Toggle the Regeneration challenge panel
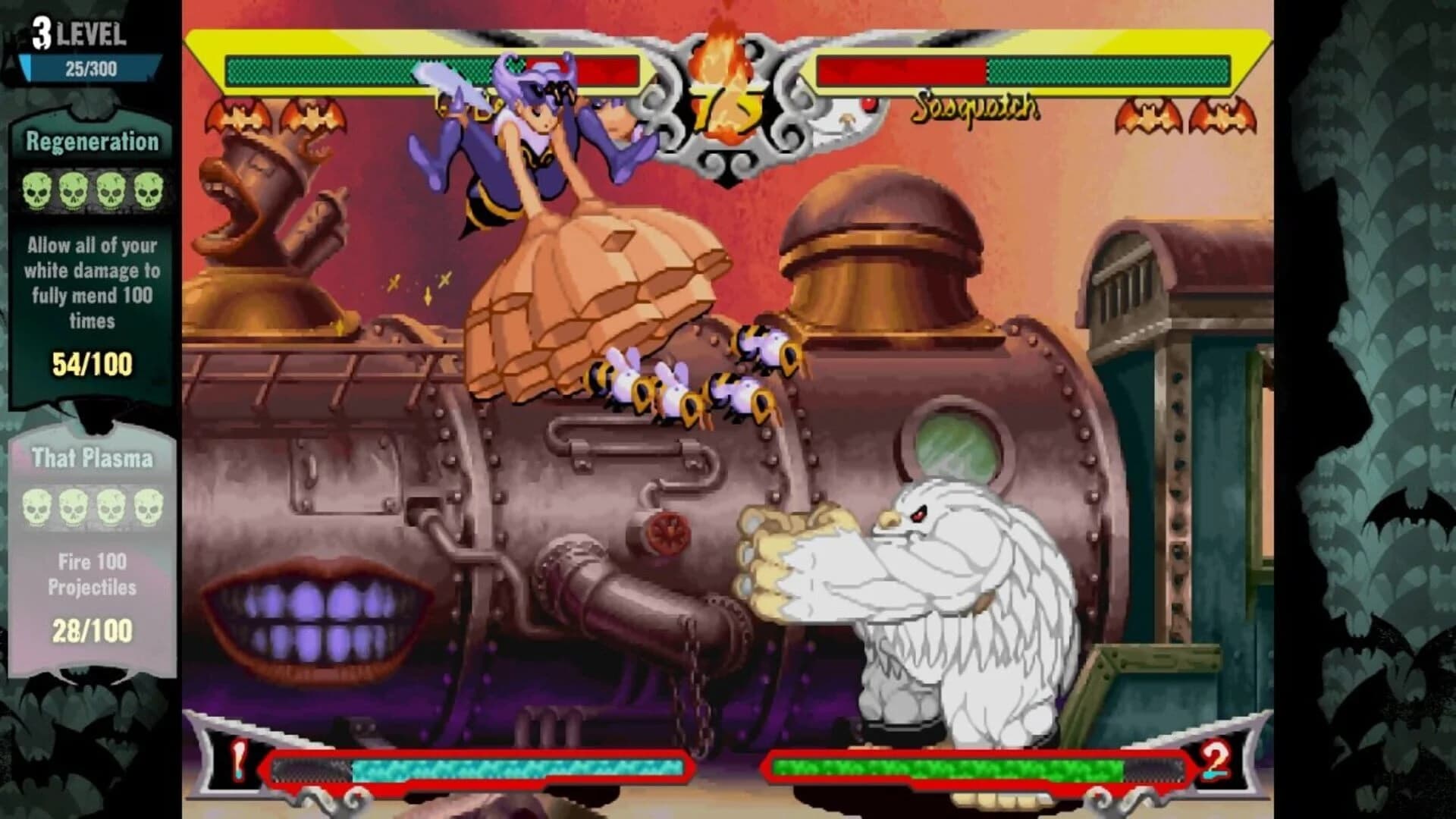1456x819 pixels. (91, 140)
